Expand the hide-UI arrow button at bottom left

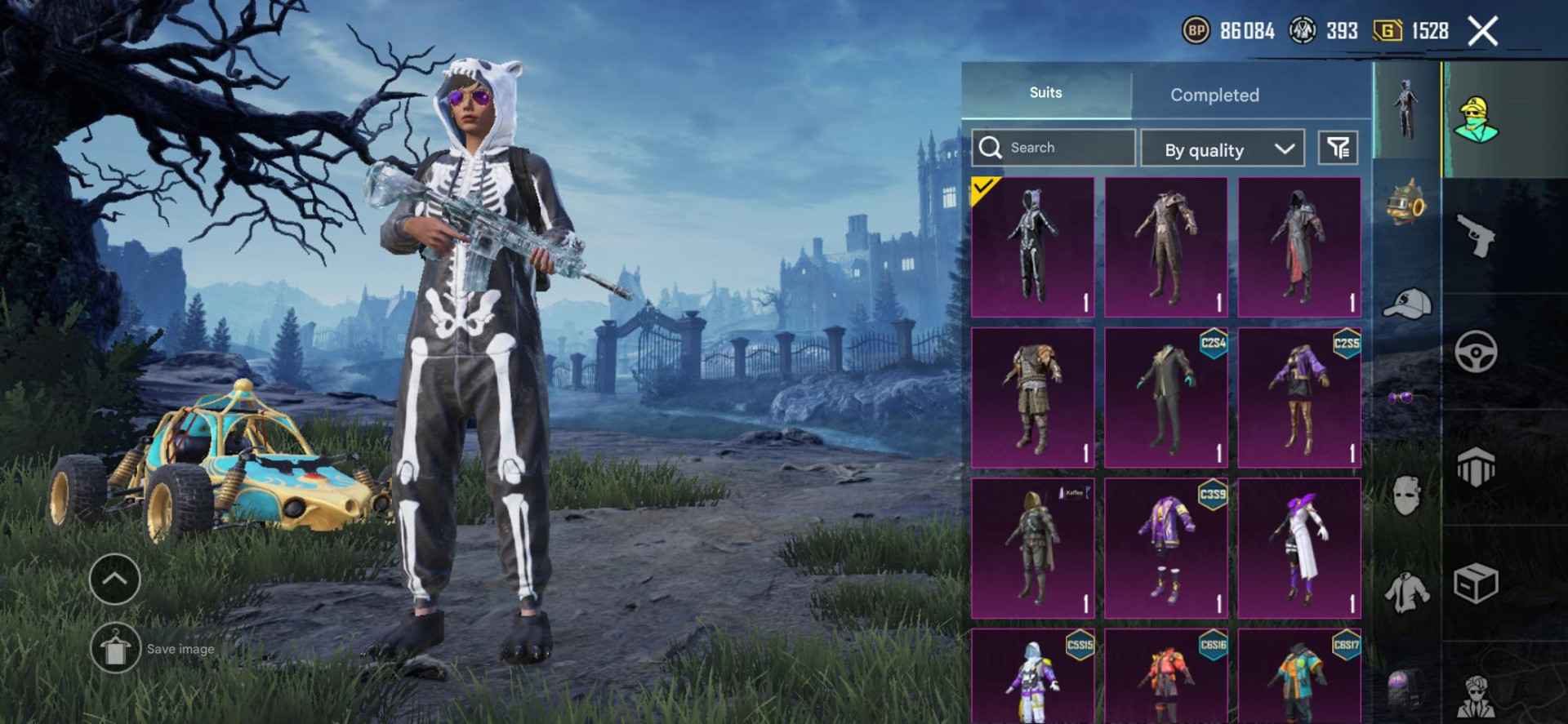pyautogui.click(x=114, y=580)
